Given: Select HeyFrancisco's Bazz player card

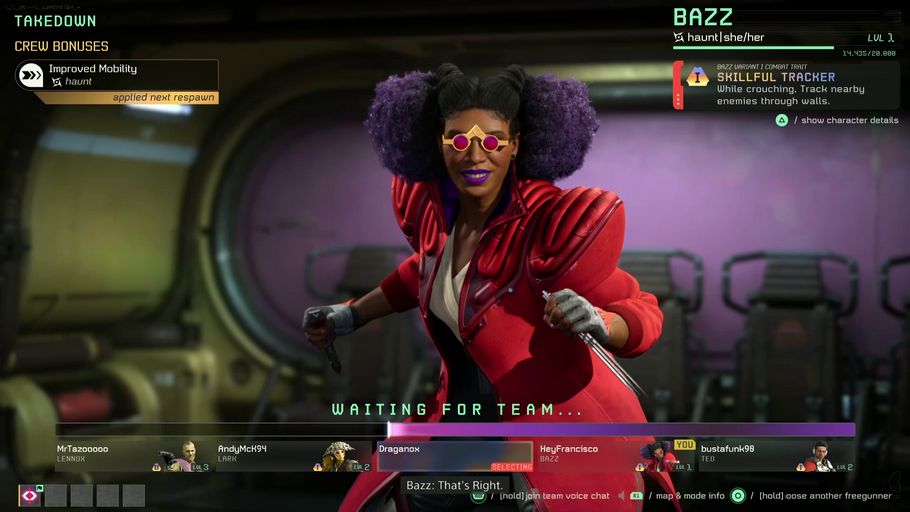Looking at the screenshot, I should tap(616, 456).
